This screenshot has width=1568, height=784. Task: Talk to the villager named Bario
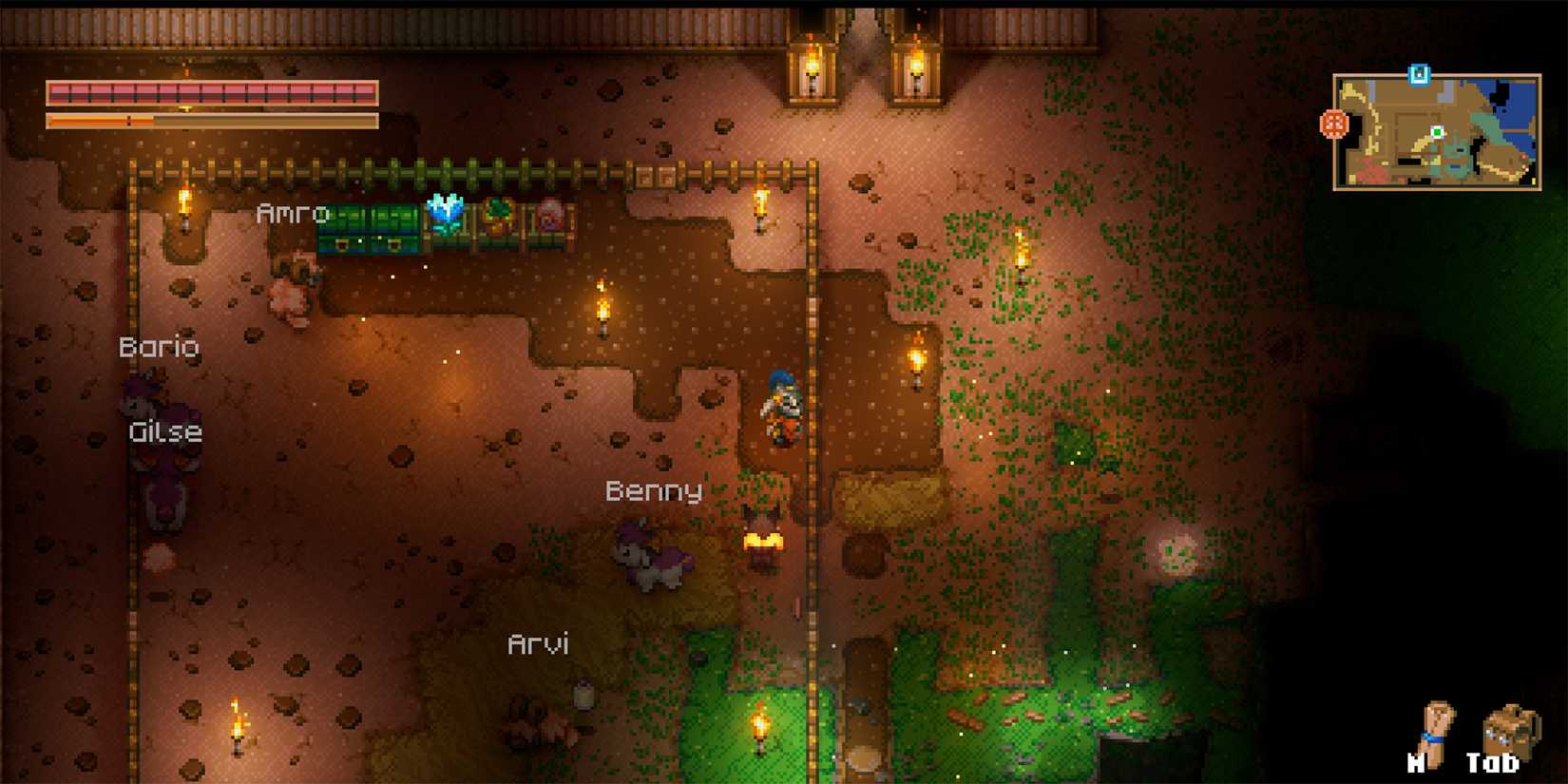[160, 347]
